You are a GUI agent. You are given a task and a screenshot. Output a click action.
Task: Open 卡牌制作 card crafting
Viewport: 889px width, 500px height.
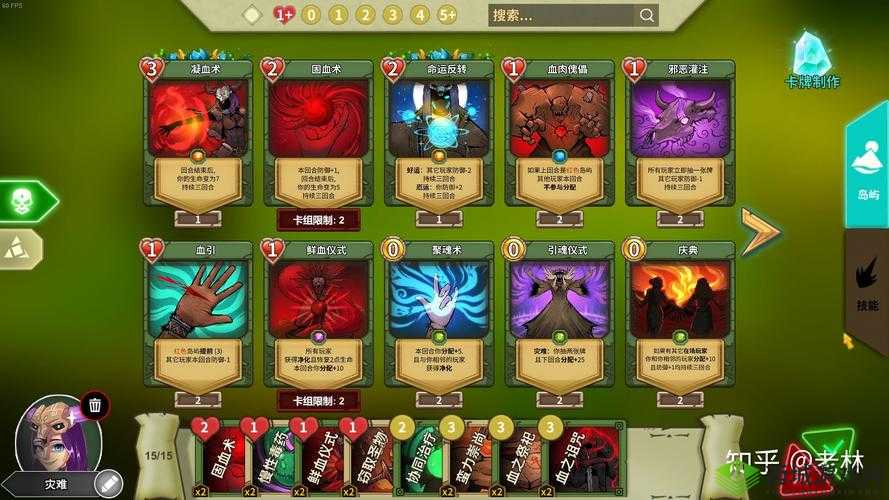(812, 62)
